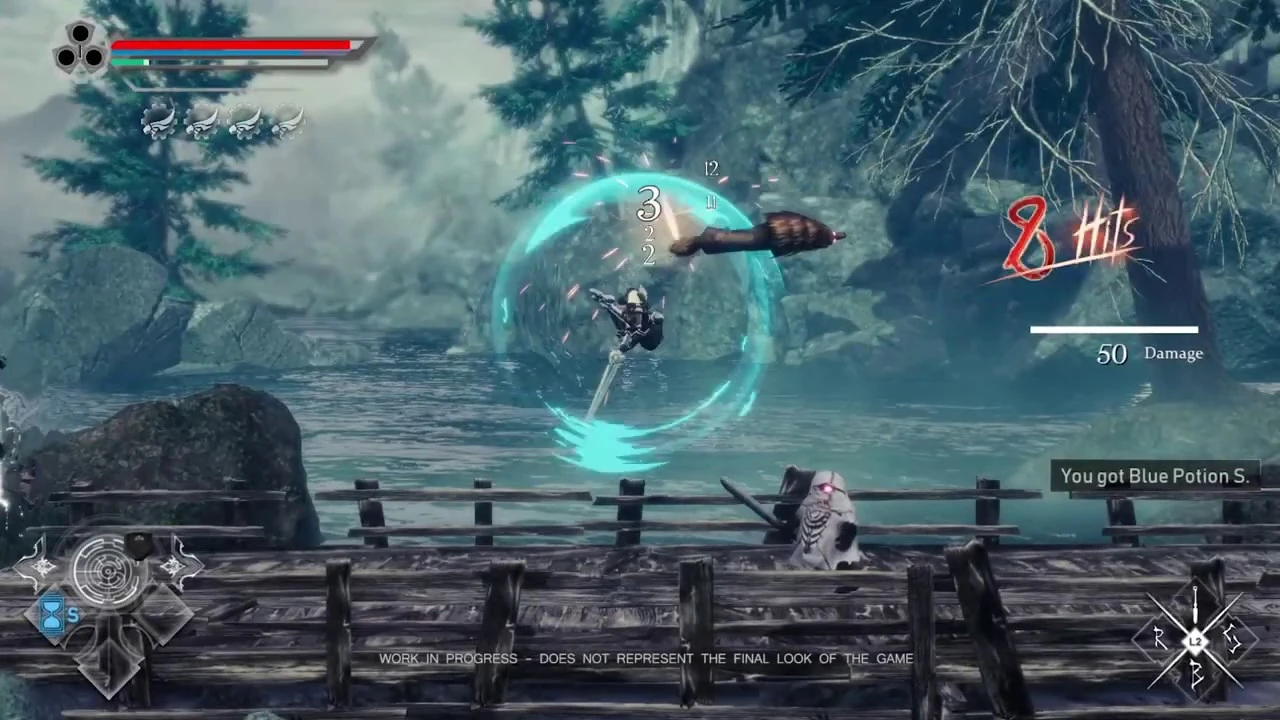
Task: Click the red health bar at top left
Action: (x=230, y=46)
